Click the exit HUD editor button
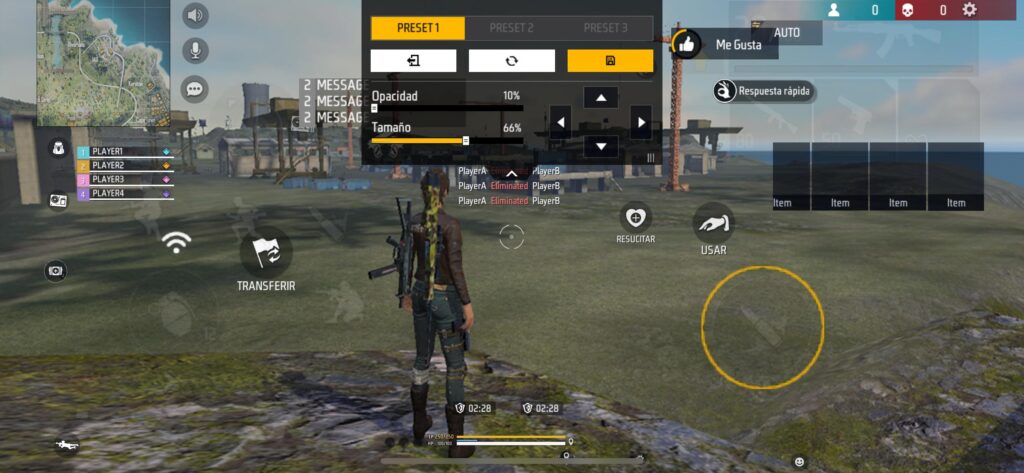 [413, 61]
